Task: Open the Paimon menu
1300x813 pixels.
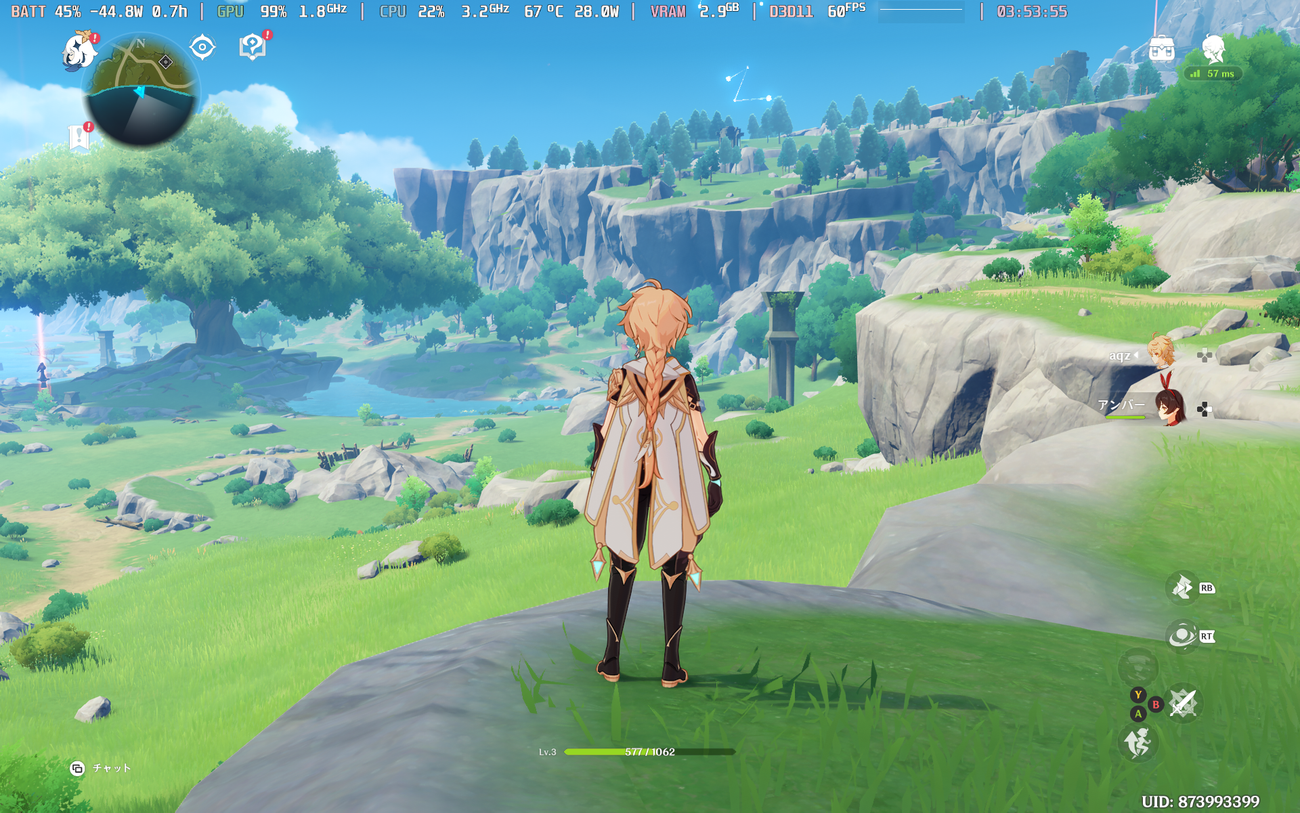Action: [x=78, y=50]
